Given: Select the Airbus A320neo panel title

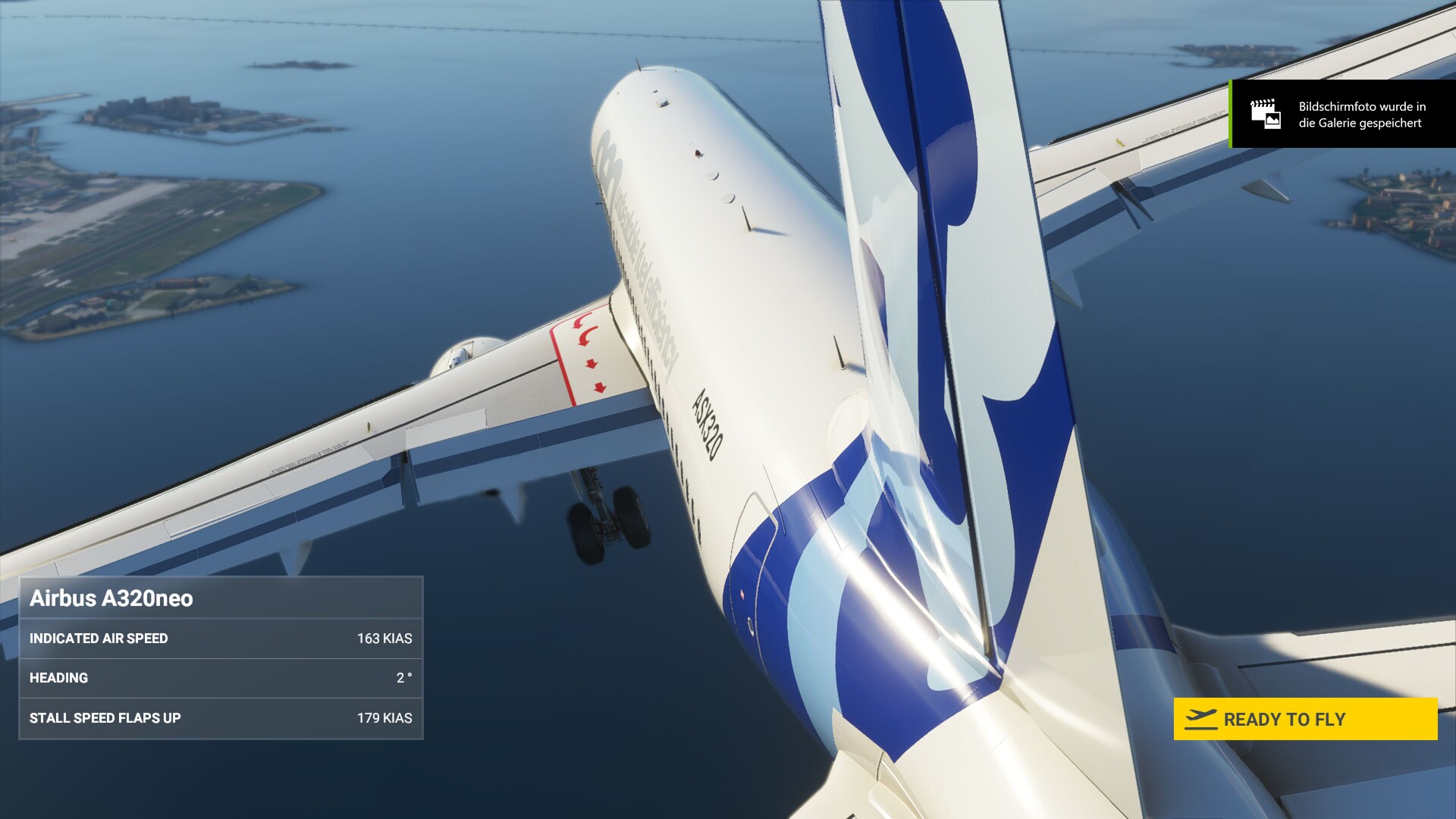Looking at the screenshot, I should click(x=112, y=598).
